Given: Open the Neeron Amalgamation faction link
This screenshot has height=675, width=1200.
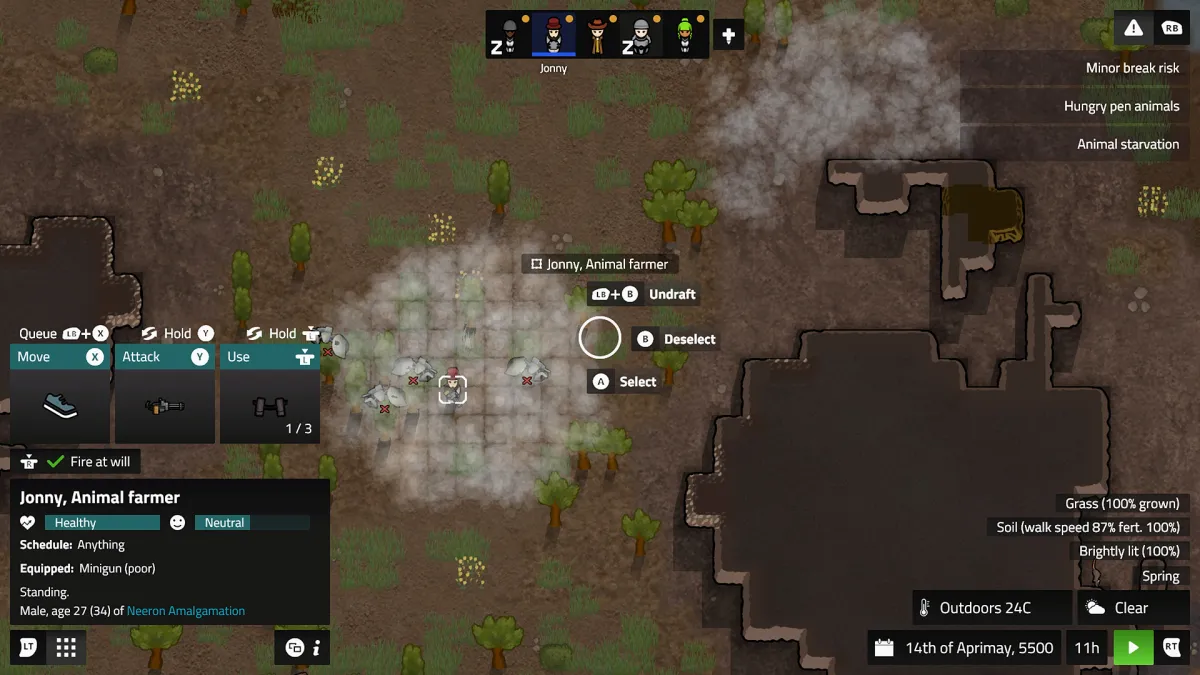Looking at the screenshot, I should [186, 611].
